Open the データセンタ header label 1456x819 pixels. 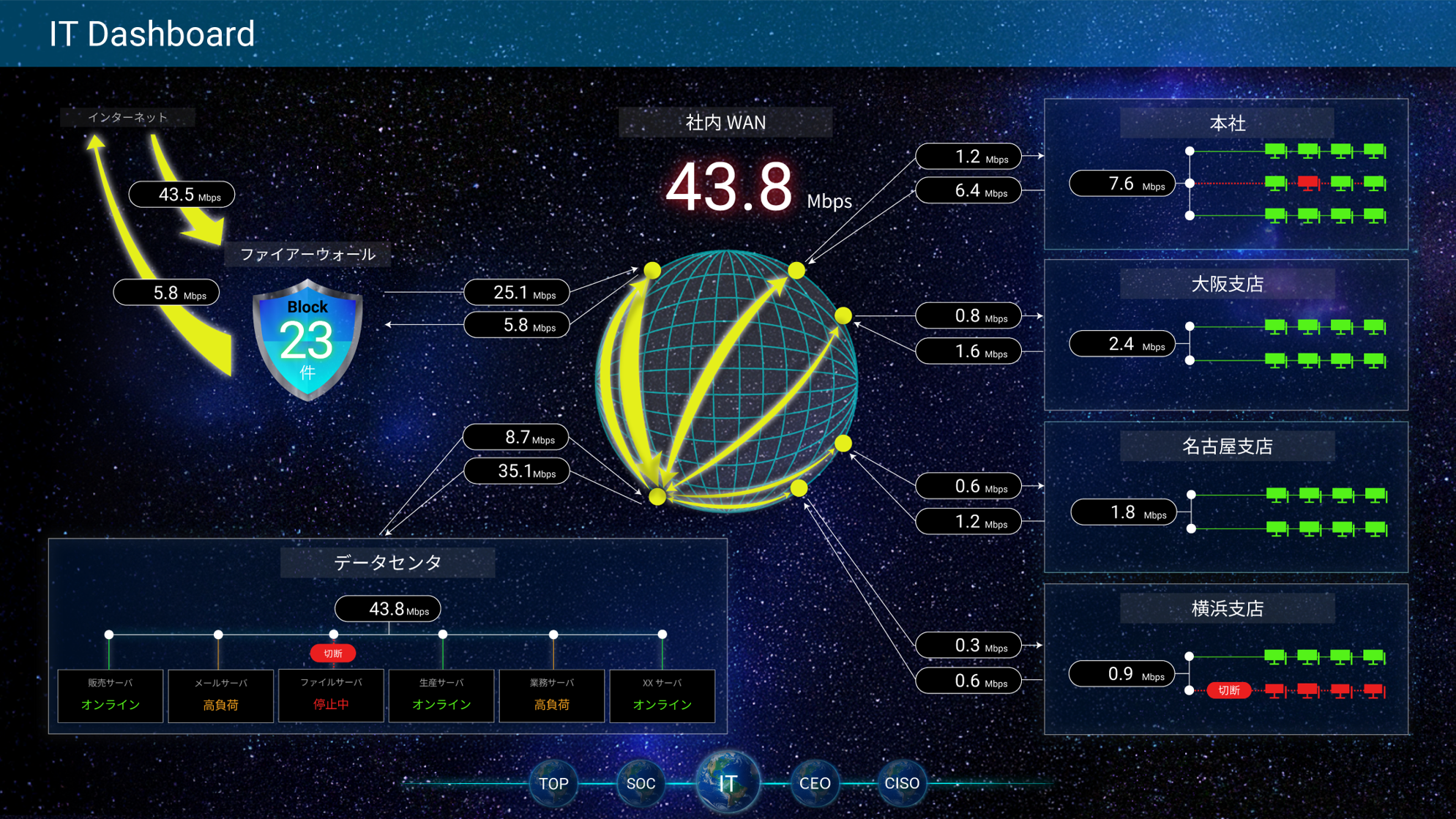point(387,562)
